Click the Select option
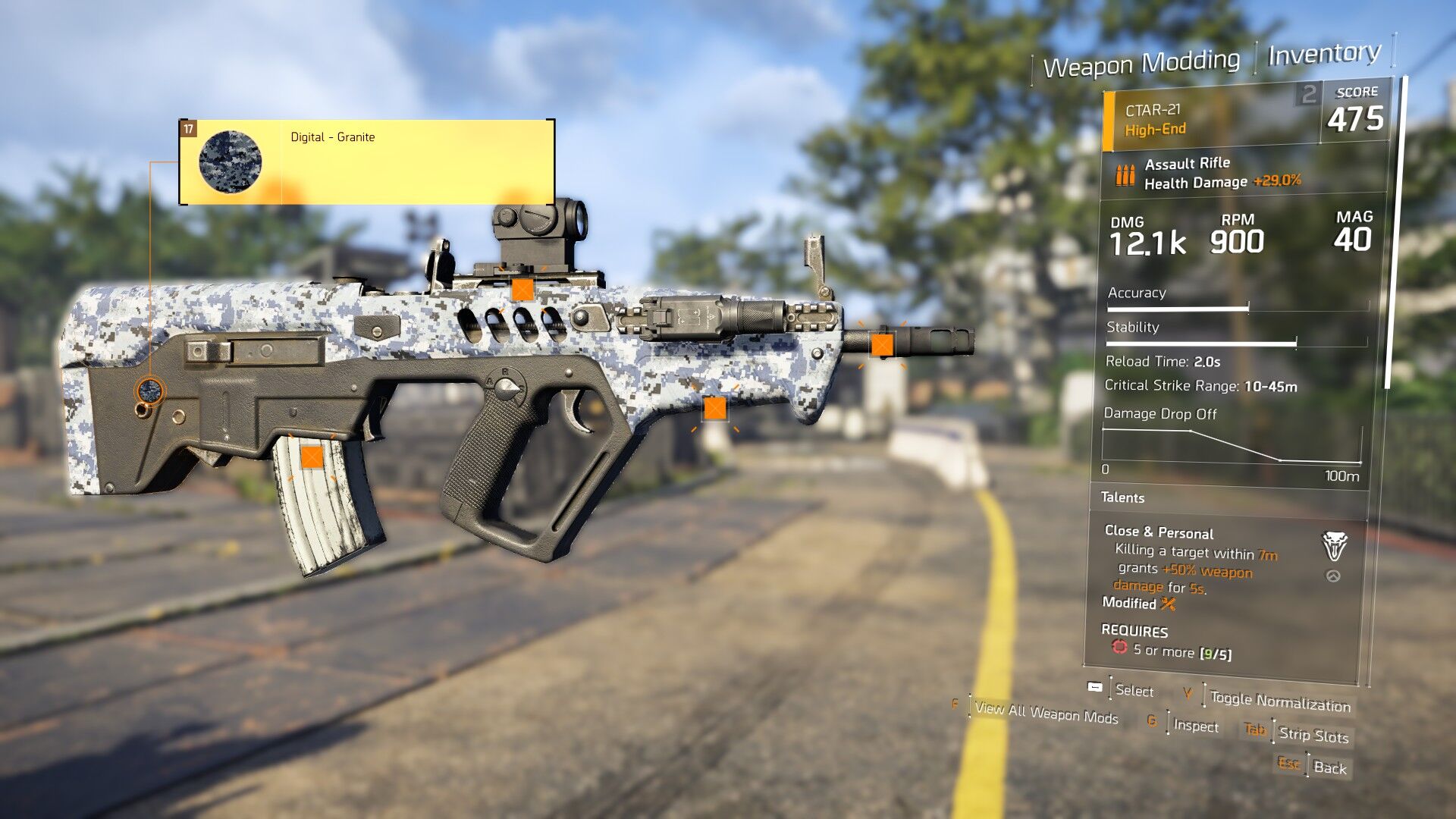The height and width of the screenshot is (819, 1456). (1134, 690)
